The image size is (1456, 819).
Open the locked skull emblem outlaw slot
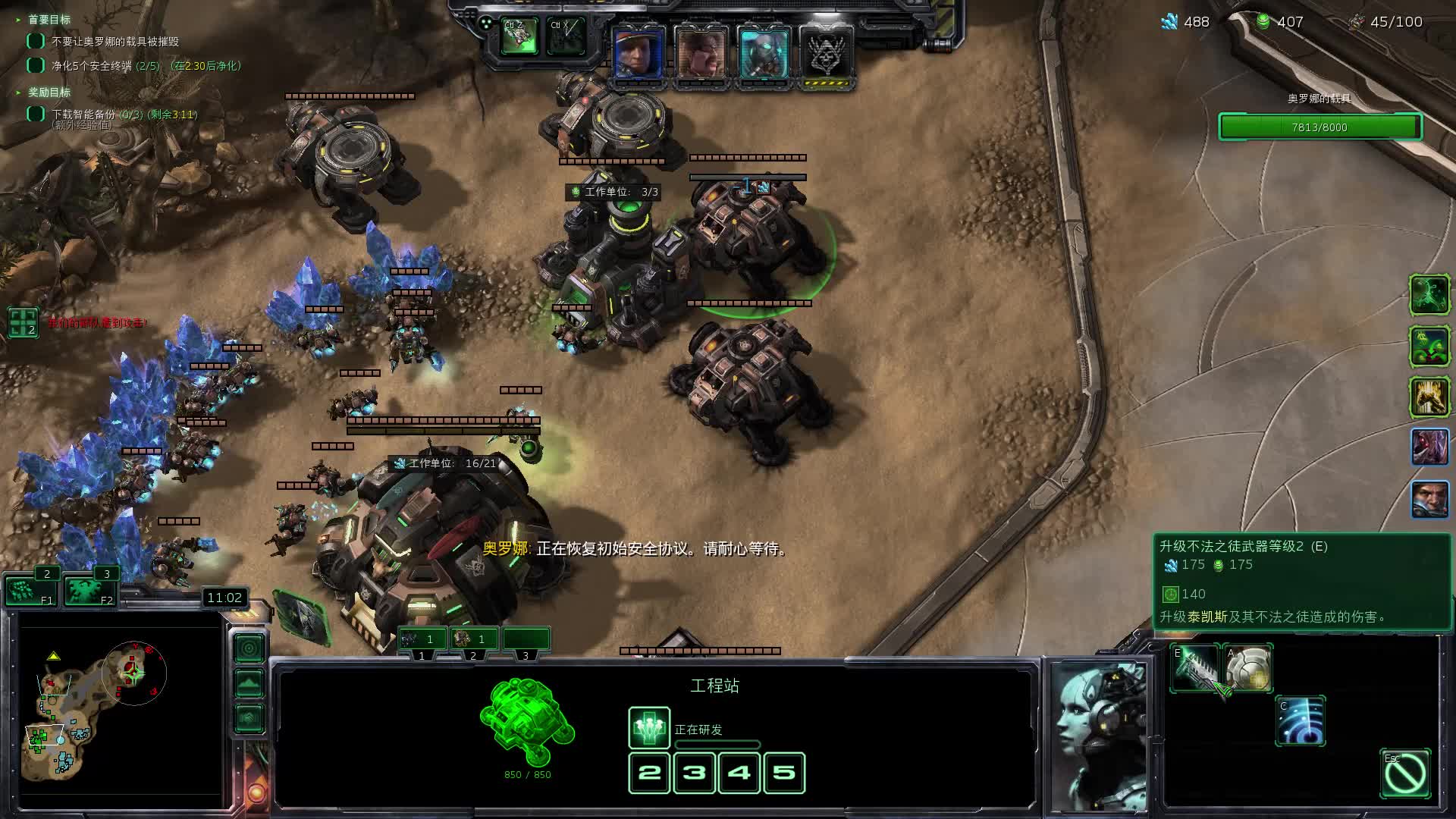click(827, 55)
